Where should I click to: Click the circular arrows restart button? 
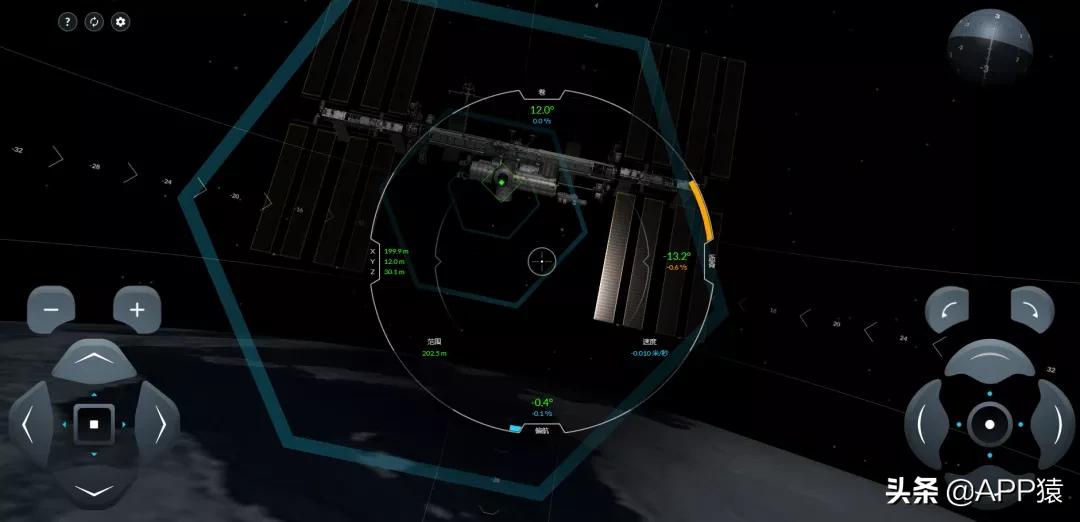pos(94,21)
